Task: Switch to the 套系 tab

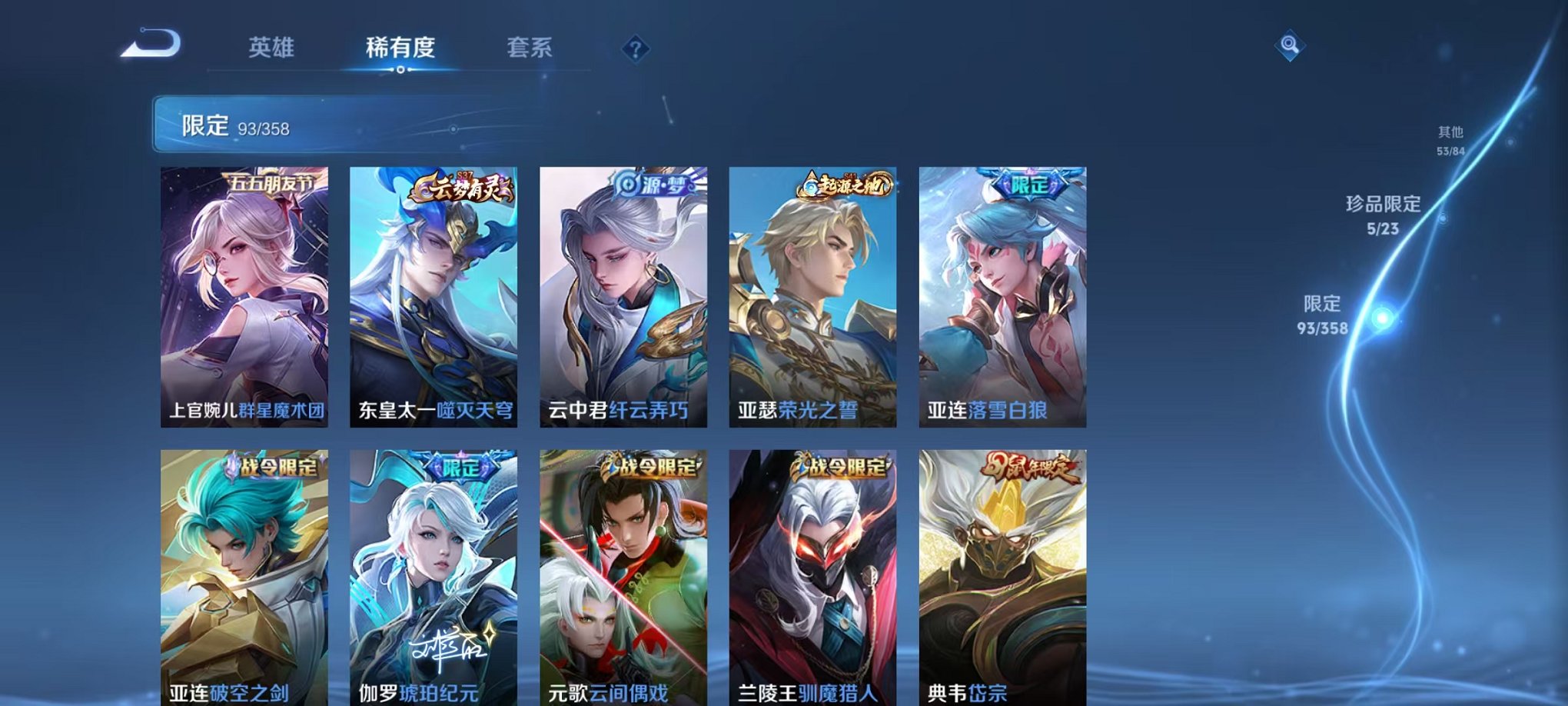Action: (x=532, y=46)
